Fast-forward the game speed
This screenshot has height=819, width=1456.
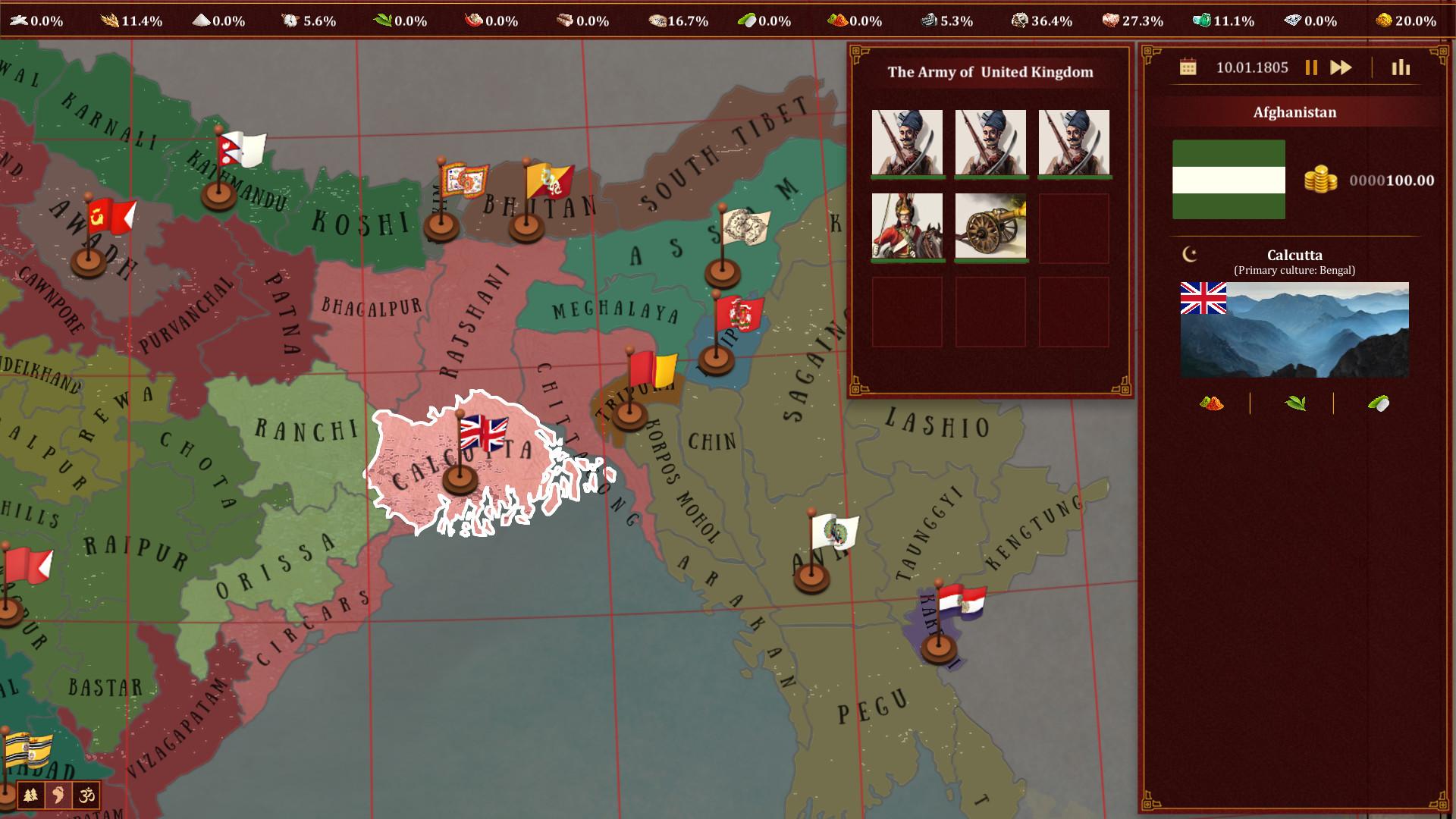coord(1339,67)
